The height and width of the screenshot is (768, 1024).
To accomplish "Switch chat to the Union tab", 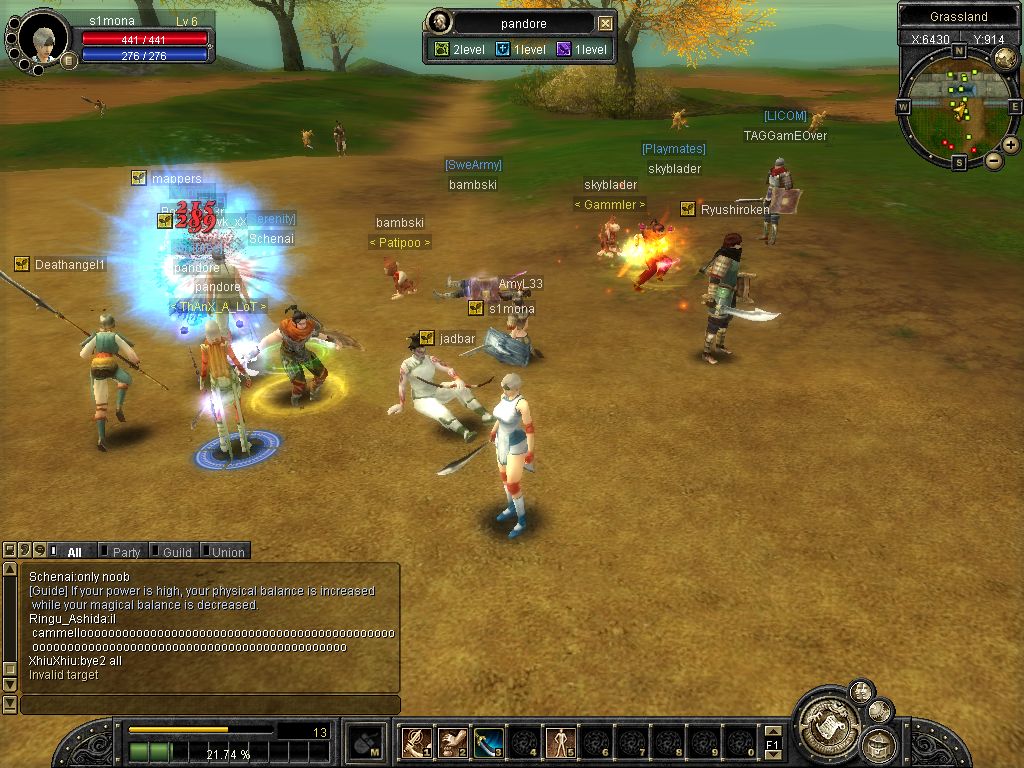I will 227,552.
